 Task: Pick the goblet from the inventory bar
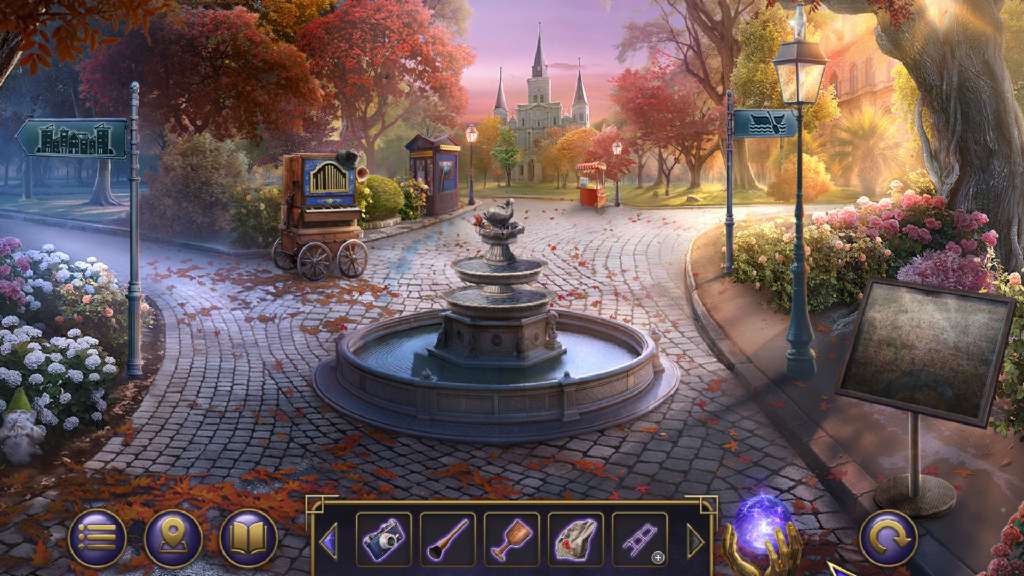tap(511, 540)
